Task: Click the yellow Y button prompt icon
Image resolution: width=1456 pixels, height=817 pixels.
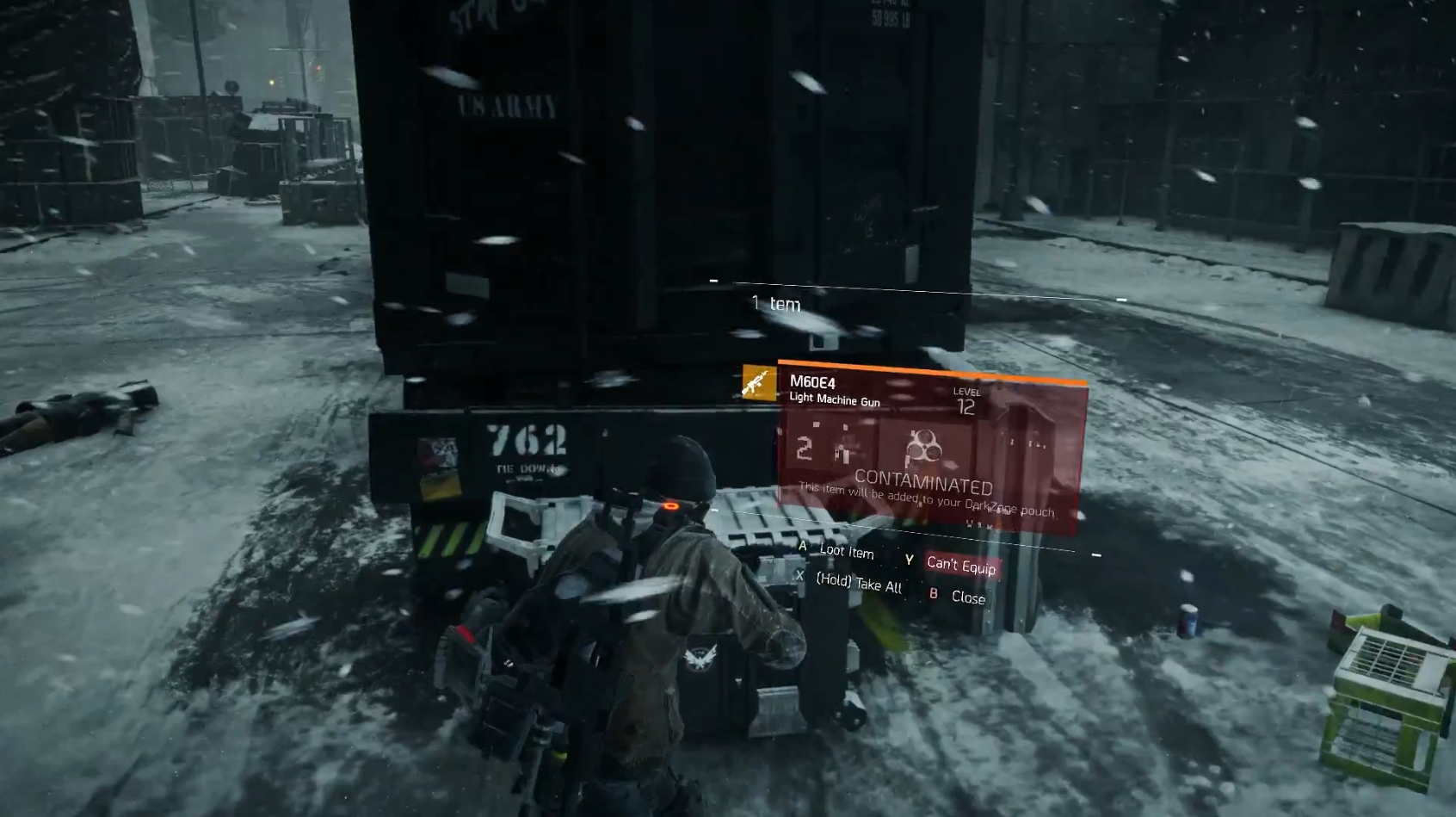Action: coord(909,558)
